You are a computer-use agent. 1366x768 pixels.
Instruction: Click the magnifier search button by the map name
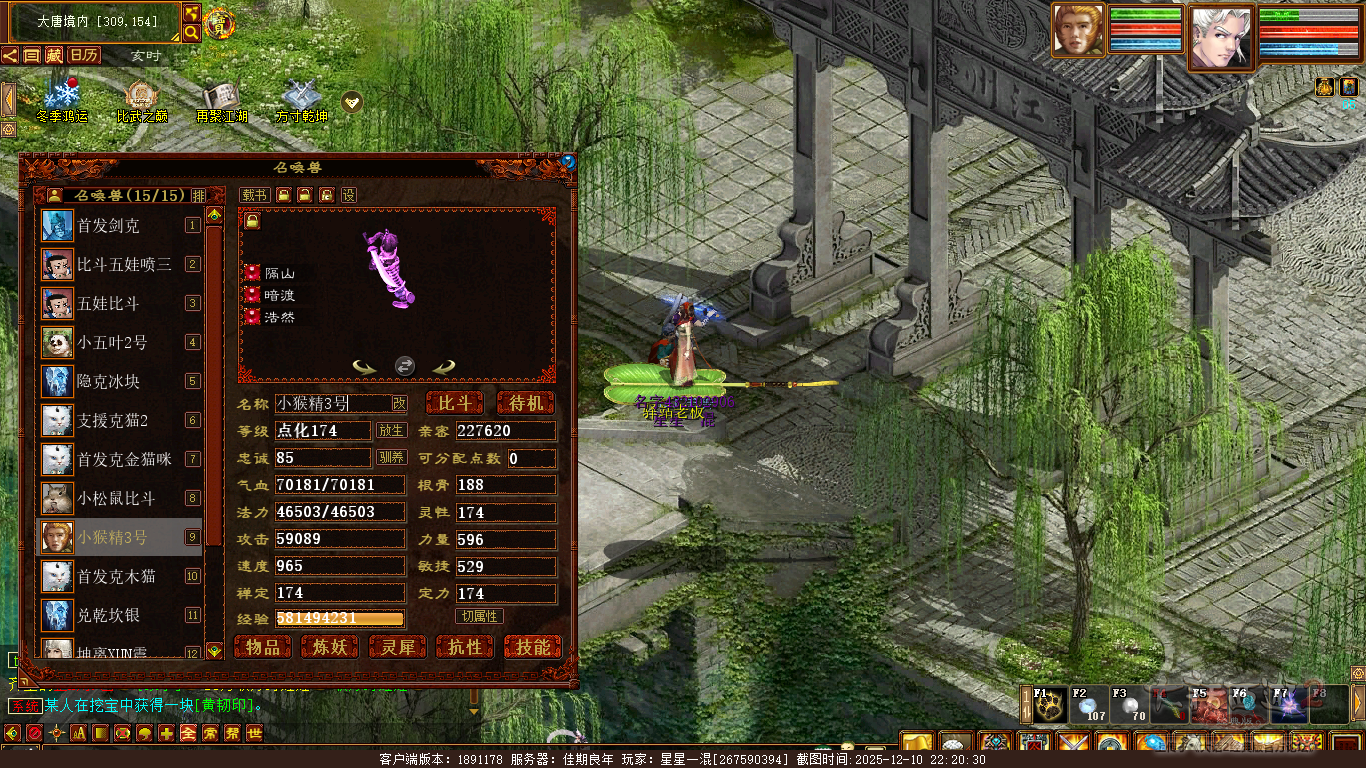[x=191, y=33]
